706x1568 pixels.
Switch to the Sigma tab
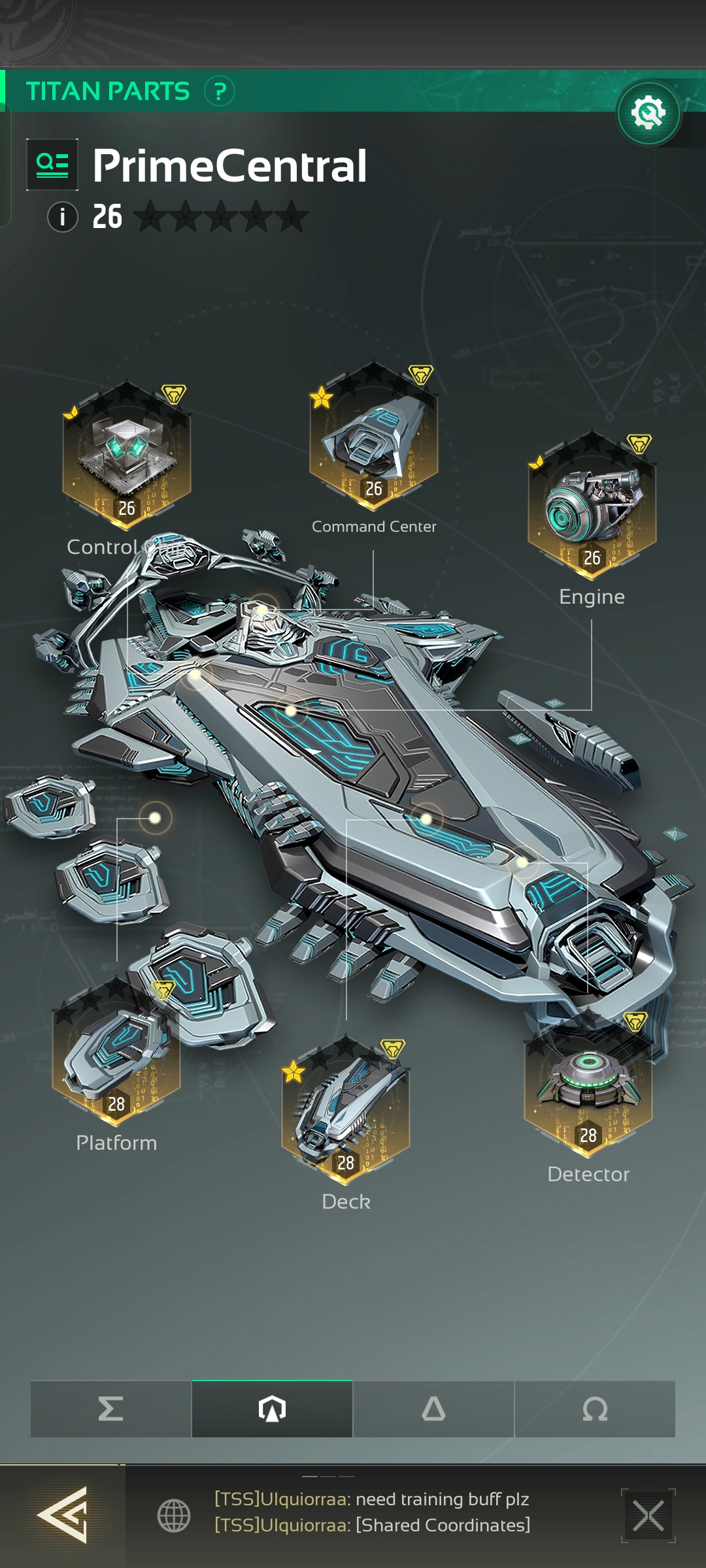coord(111,1409)
